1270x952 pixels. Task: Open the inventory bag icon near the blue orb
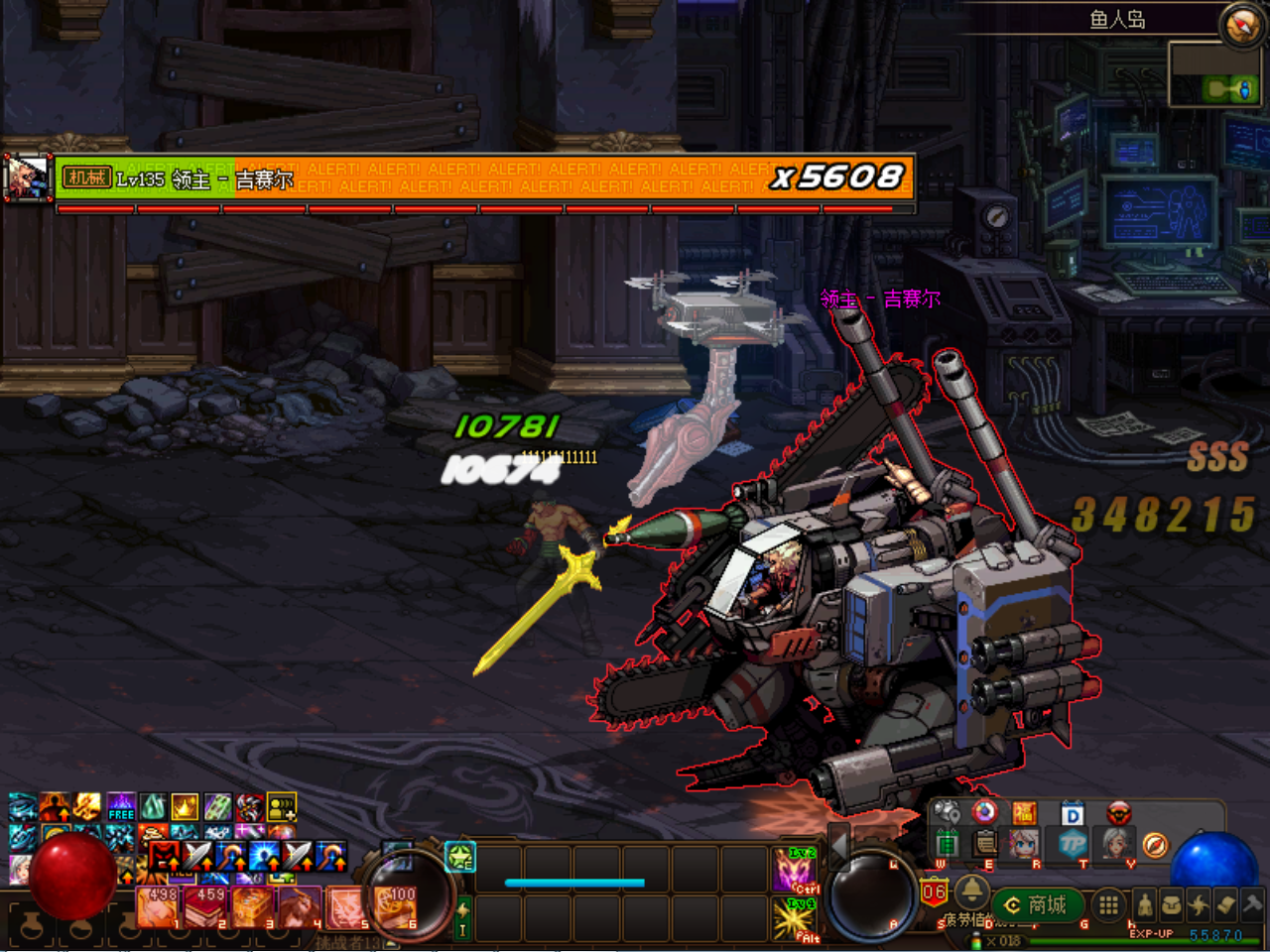click(x=1171, y=905)
